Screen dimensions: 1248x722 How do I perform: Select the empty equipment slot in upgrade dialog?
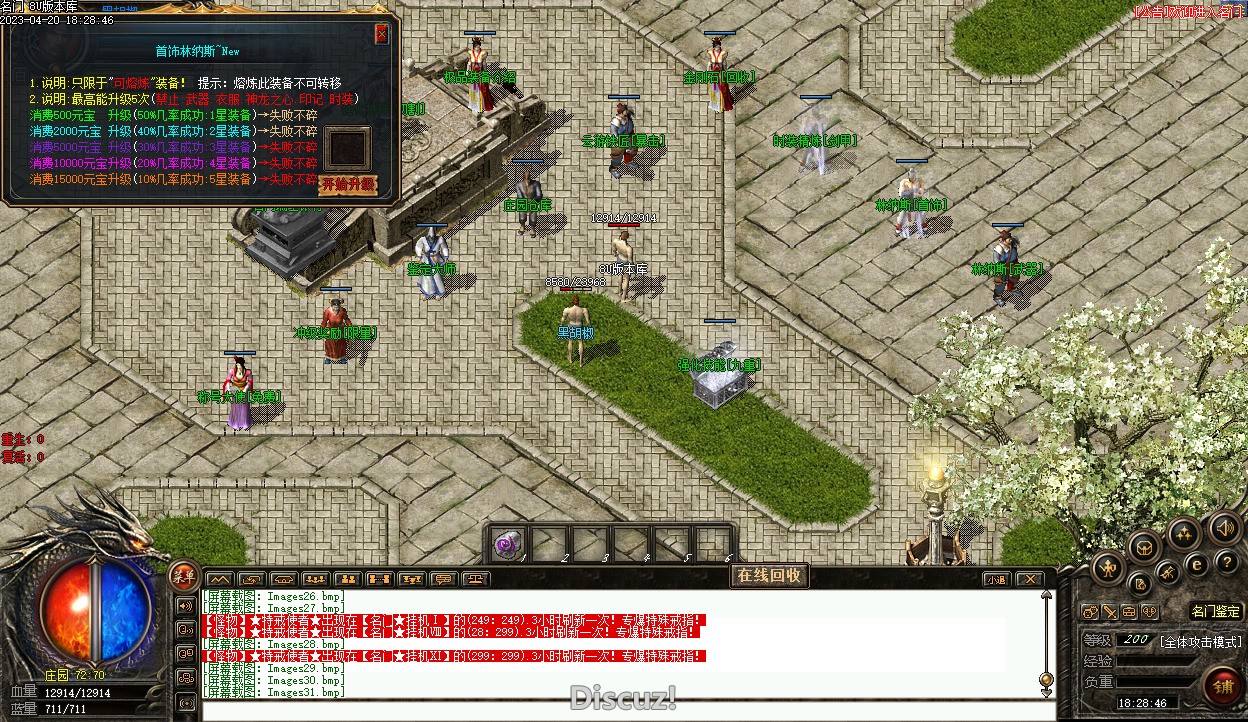[x=350, y=148]
